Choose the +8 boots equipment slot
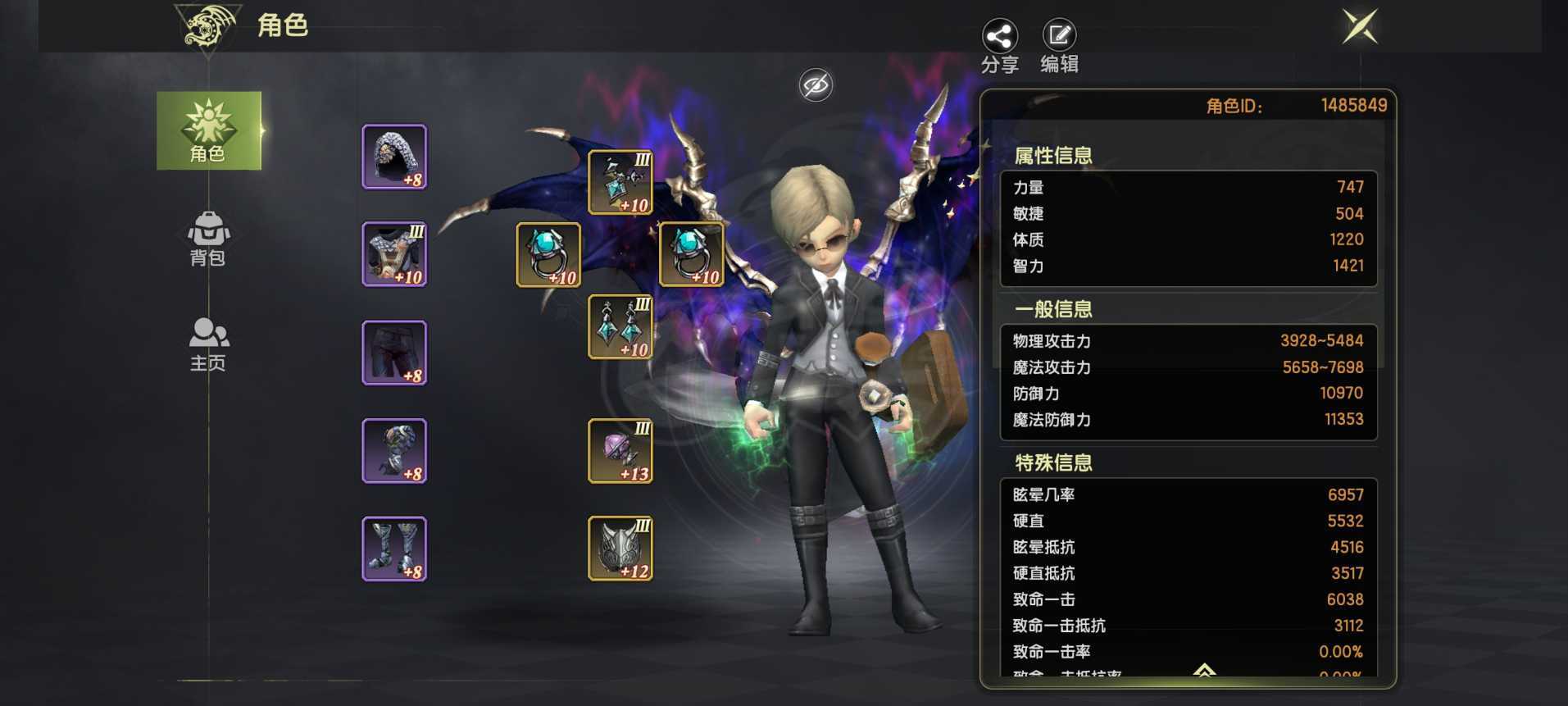Screen dimensions: 1568x706 (x=394, y=549)
